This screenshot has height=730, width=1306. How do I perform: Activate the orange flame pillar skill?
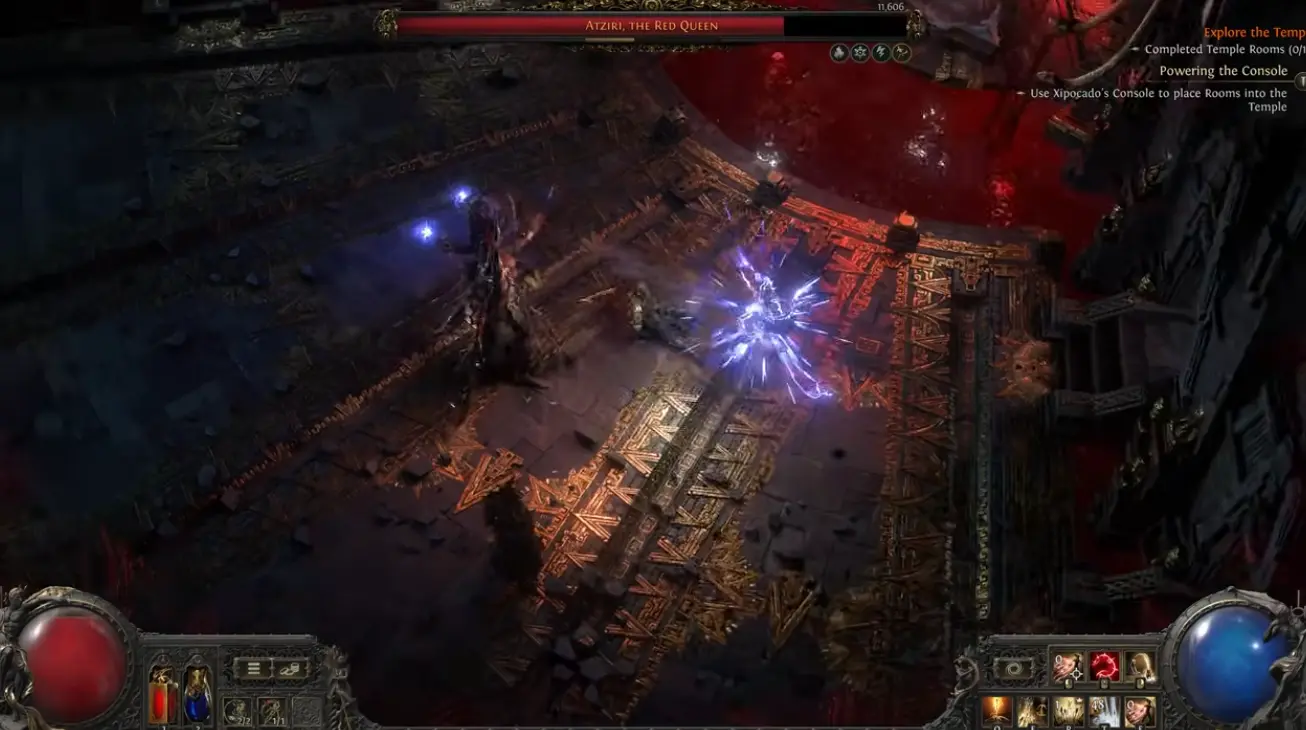(996, 711)
